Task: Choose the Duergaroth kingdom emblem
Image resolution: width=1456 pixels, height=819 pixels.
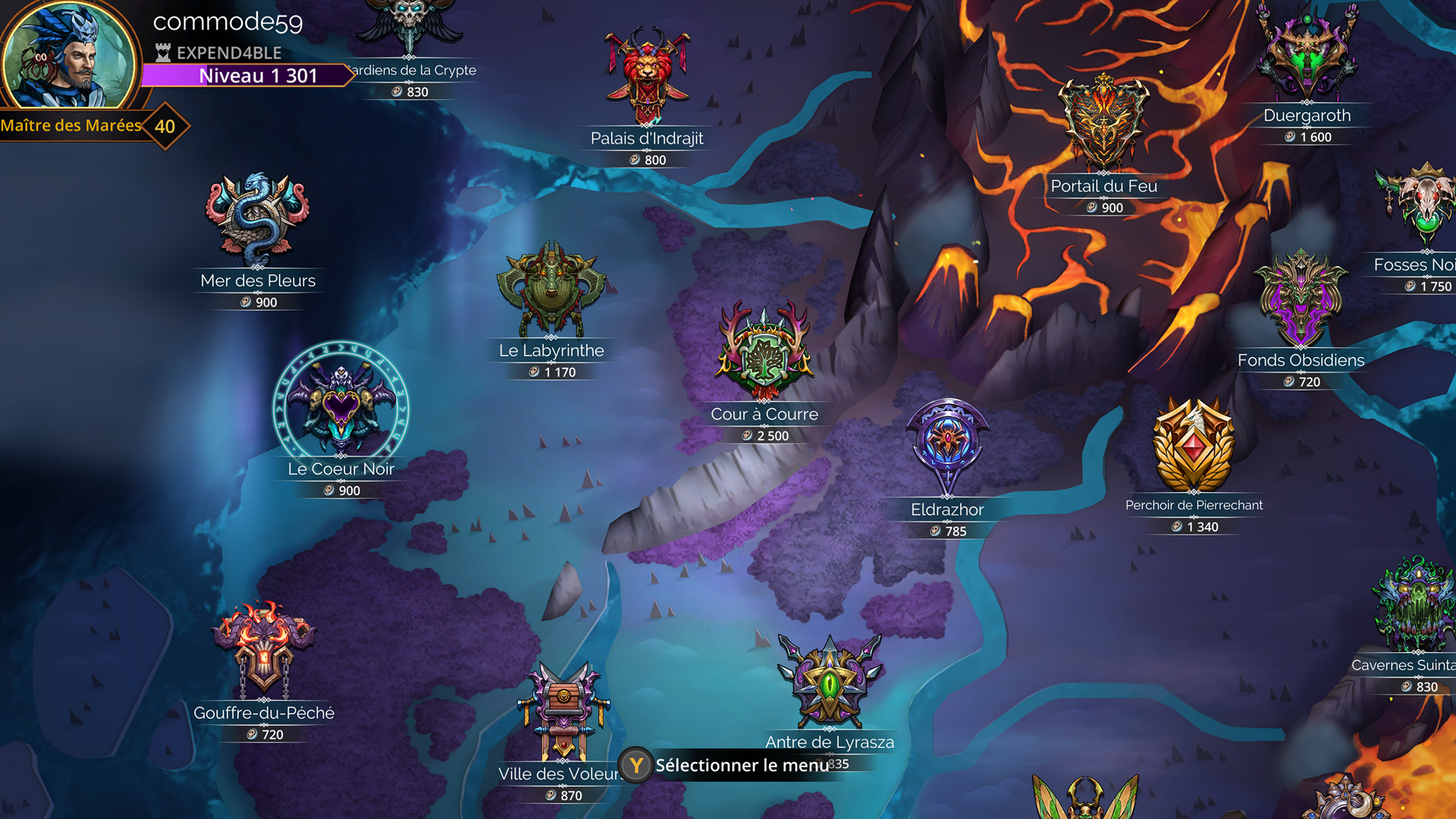Action: pyautogui.click(x=1307, y=53)
